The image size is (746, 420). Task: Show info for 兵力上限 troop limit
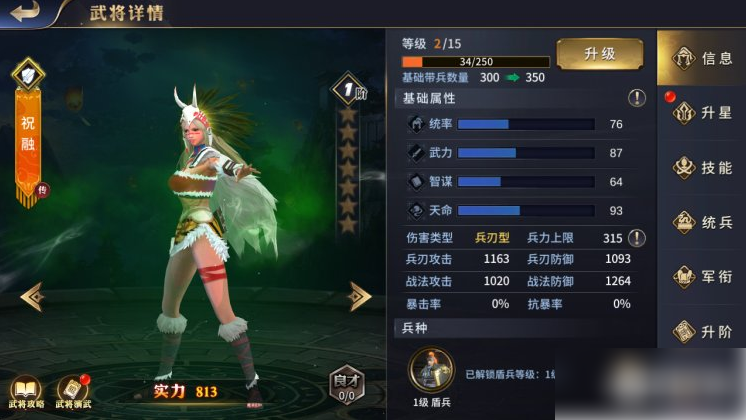[636, 238]
